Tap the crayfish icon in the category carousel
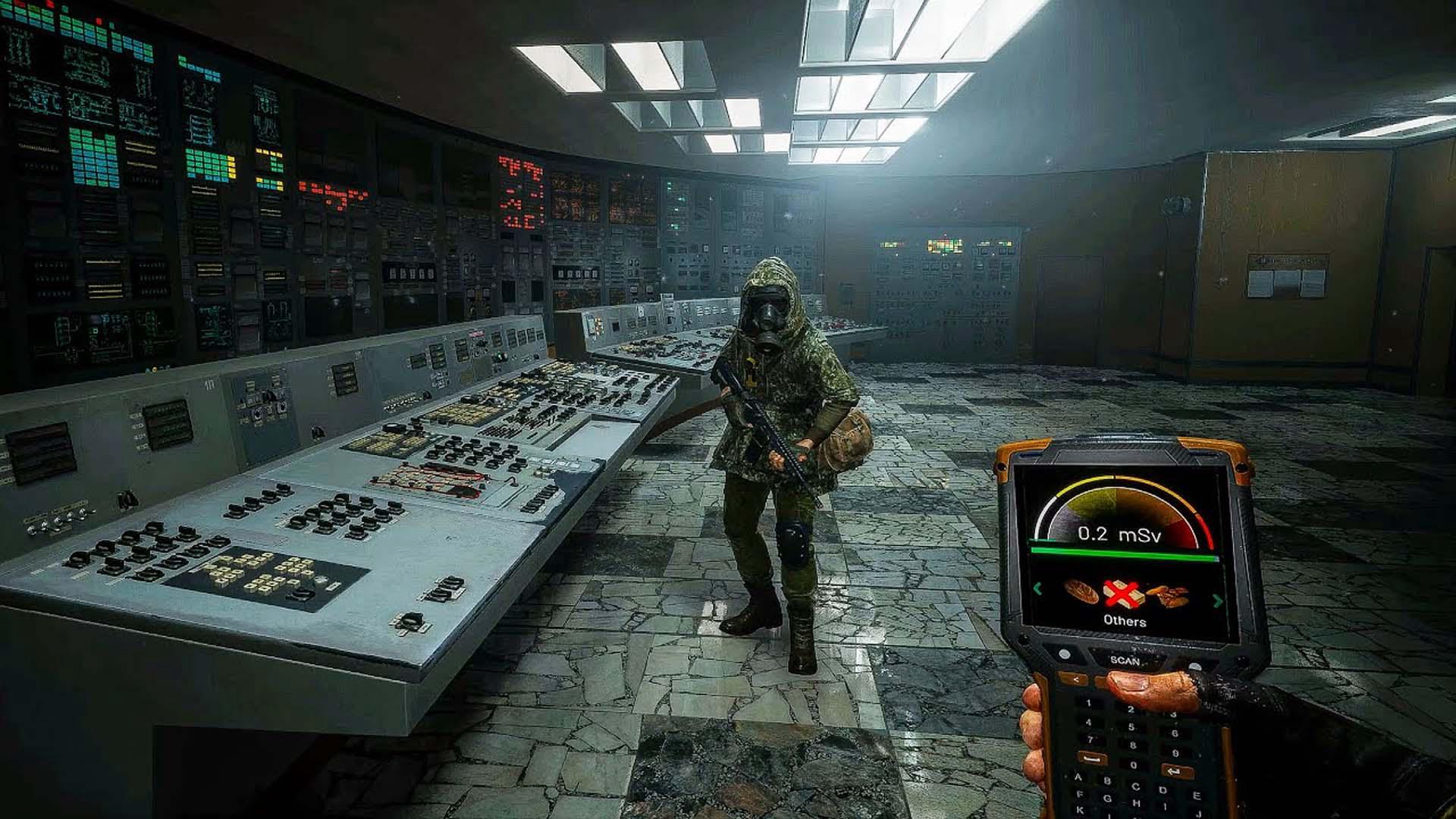 [1168, 594]
